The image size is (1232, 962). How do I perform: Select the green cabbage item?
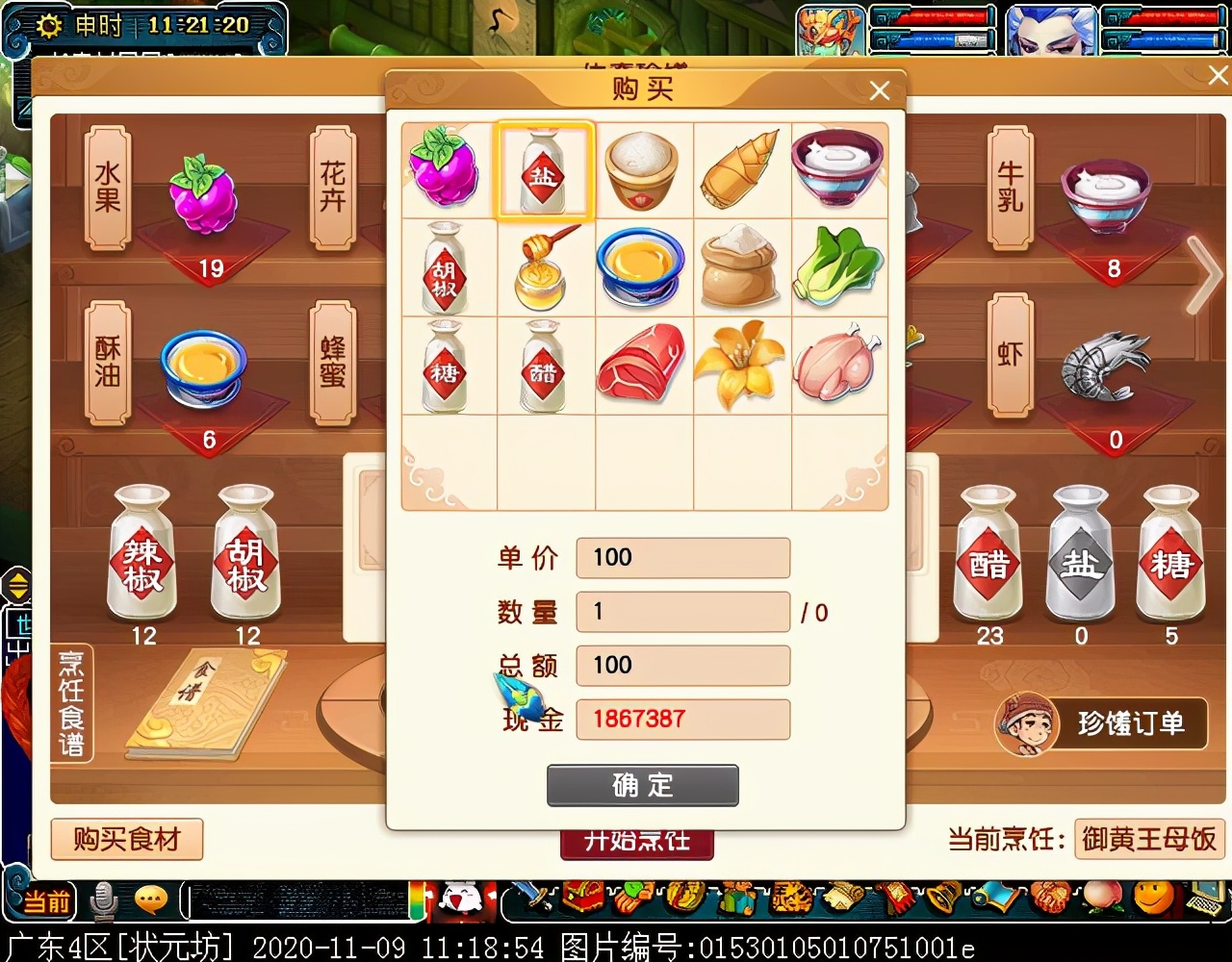pyautogui.click(x=837, y=266)
